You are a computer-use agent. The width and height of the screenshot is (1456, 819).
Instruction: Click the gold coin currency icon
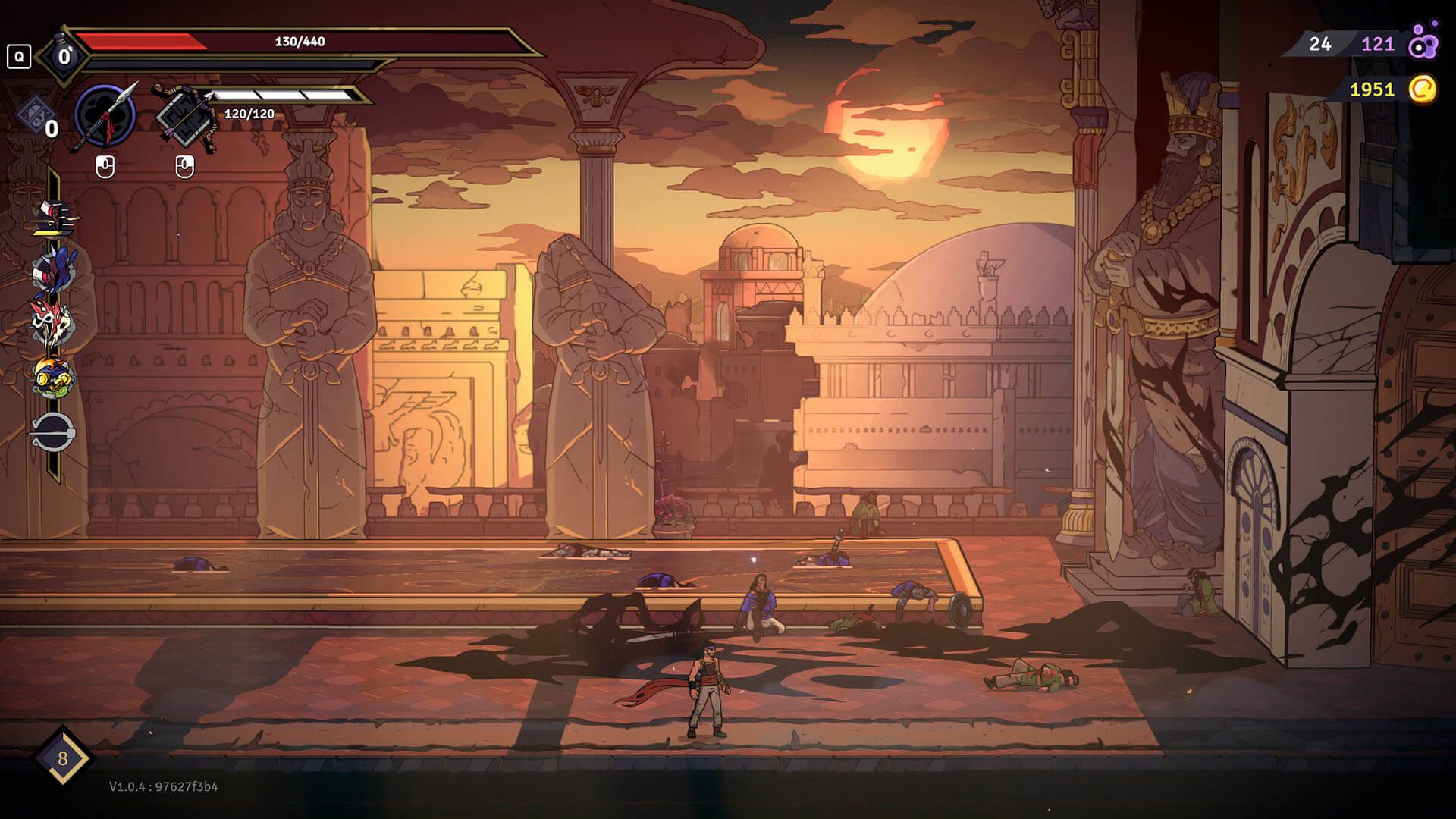tap(1423, 89)
